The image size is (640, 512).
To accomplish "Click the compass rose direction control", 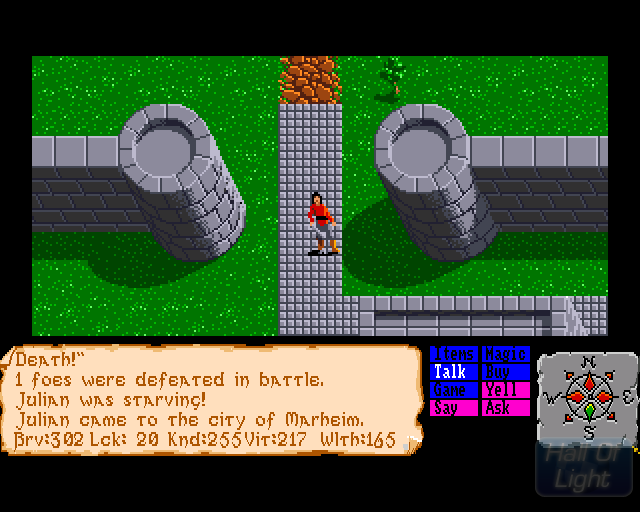I will [x=588, y=395].
